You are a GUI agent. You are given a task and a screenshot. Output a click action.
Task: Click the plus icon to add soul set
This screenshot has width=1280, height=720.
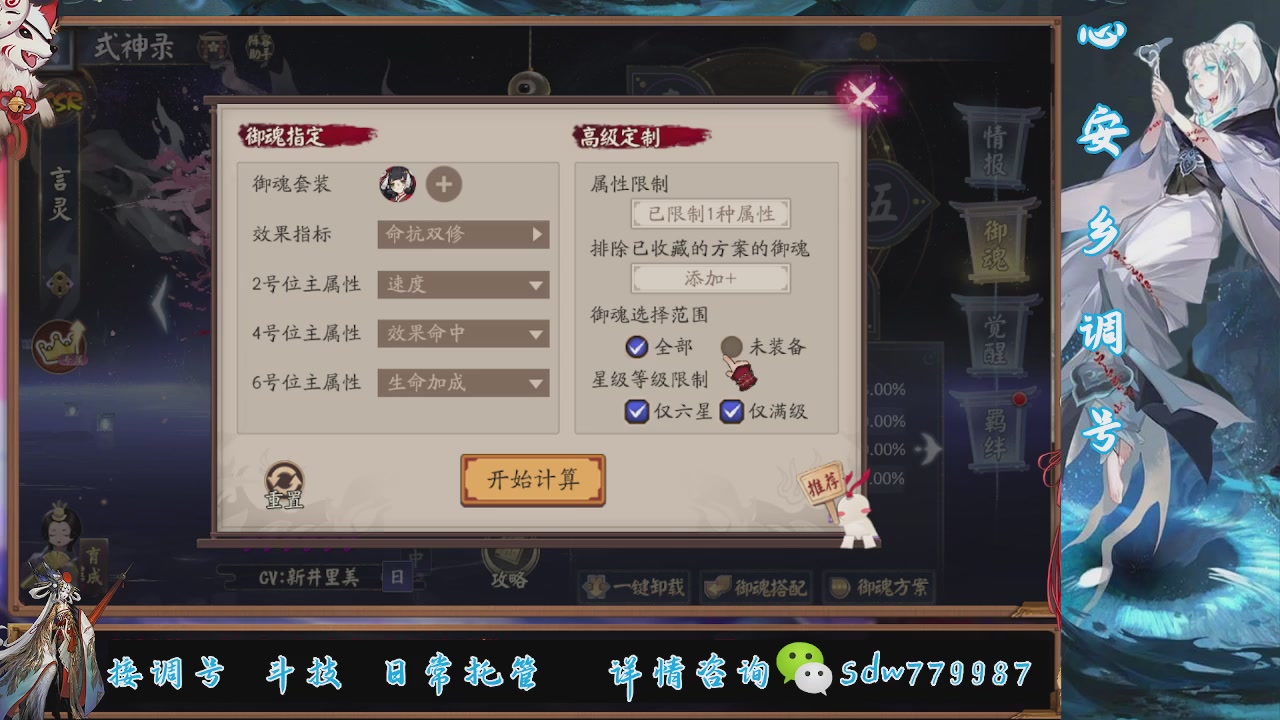pos(444,185)
